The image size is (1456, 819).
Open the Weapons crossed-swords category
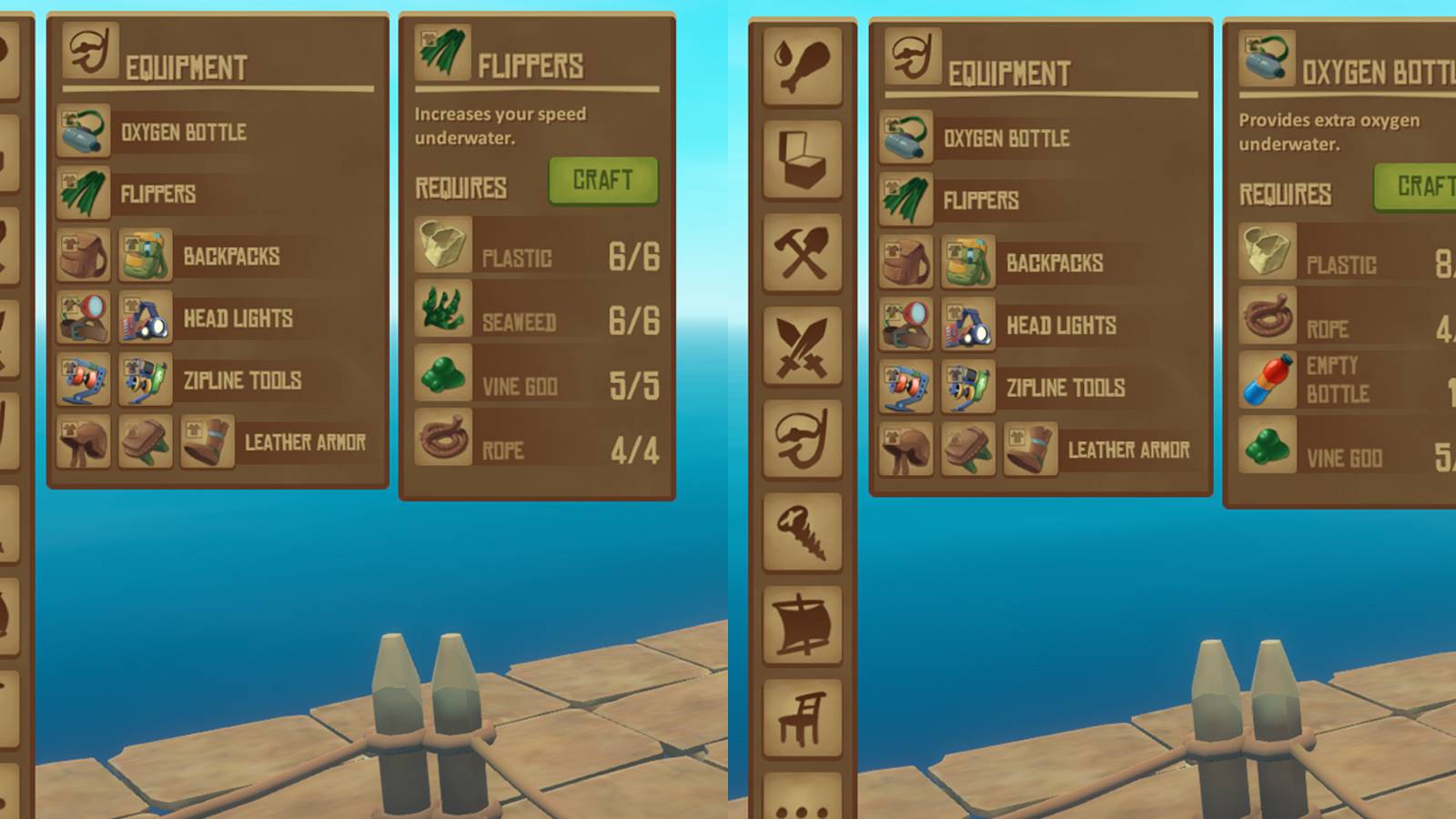[804, 344]
